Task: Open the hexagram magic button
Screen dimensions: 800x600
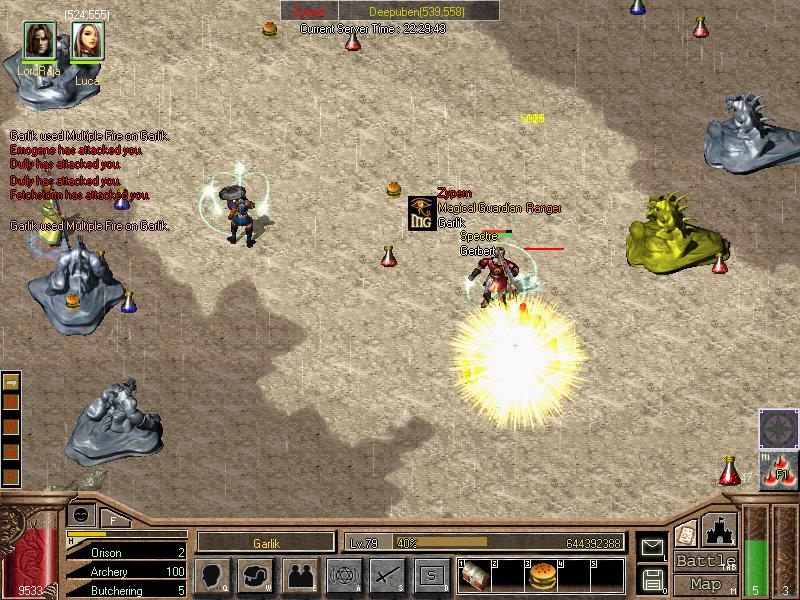Action: click(343, 575)
